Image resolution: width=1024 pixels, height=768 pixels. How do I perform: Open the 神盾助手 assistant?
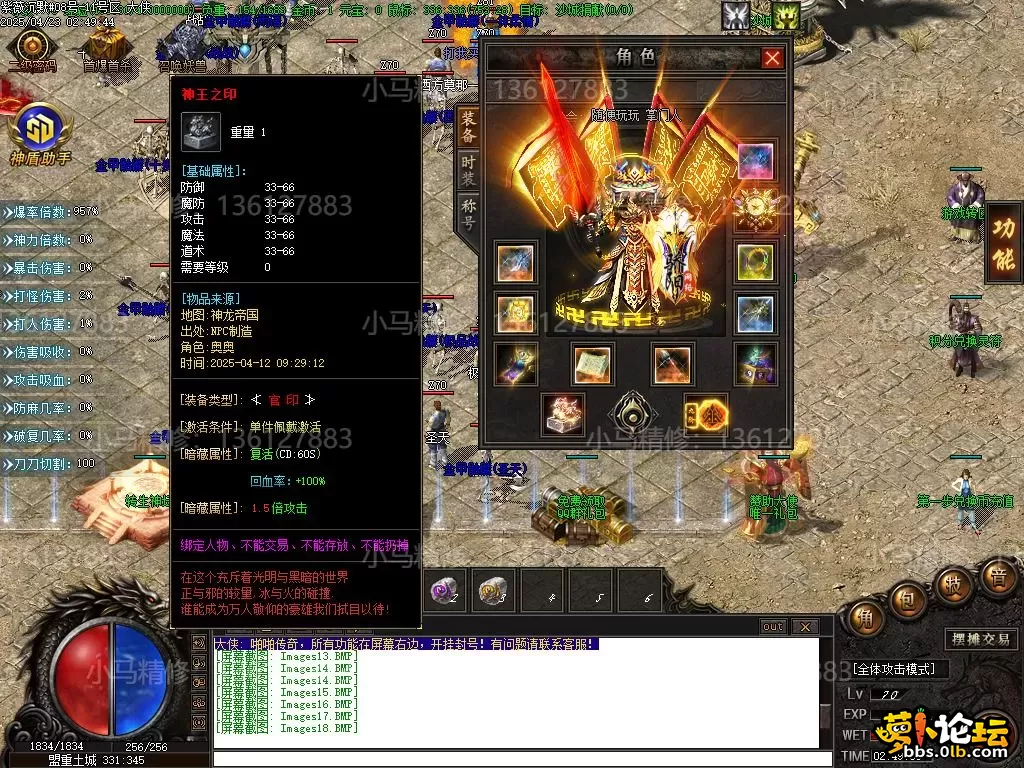pos(40,131)
